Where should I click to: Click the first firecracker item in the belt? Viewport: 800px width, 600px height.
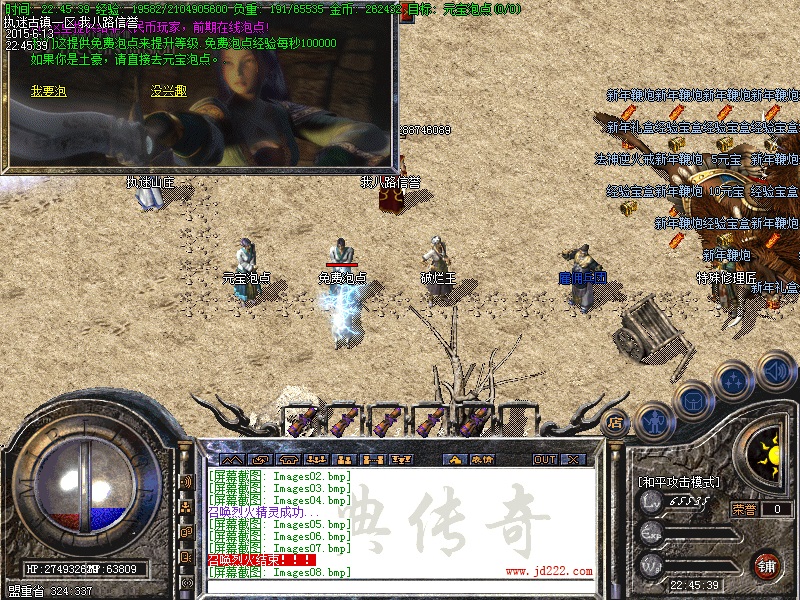click(303, 420)
